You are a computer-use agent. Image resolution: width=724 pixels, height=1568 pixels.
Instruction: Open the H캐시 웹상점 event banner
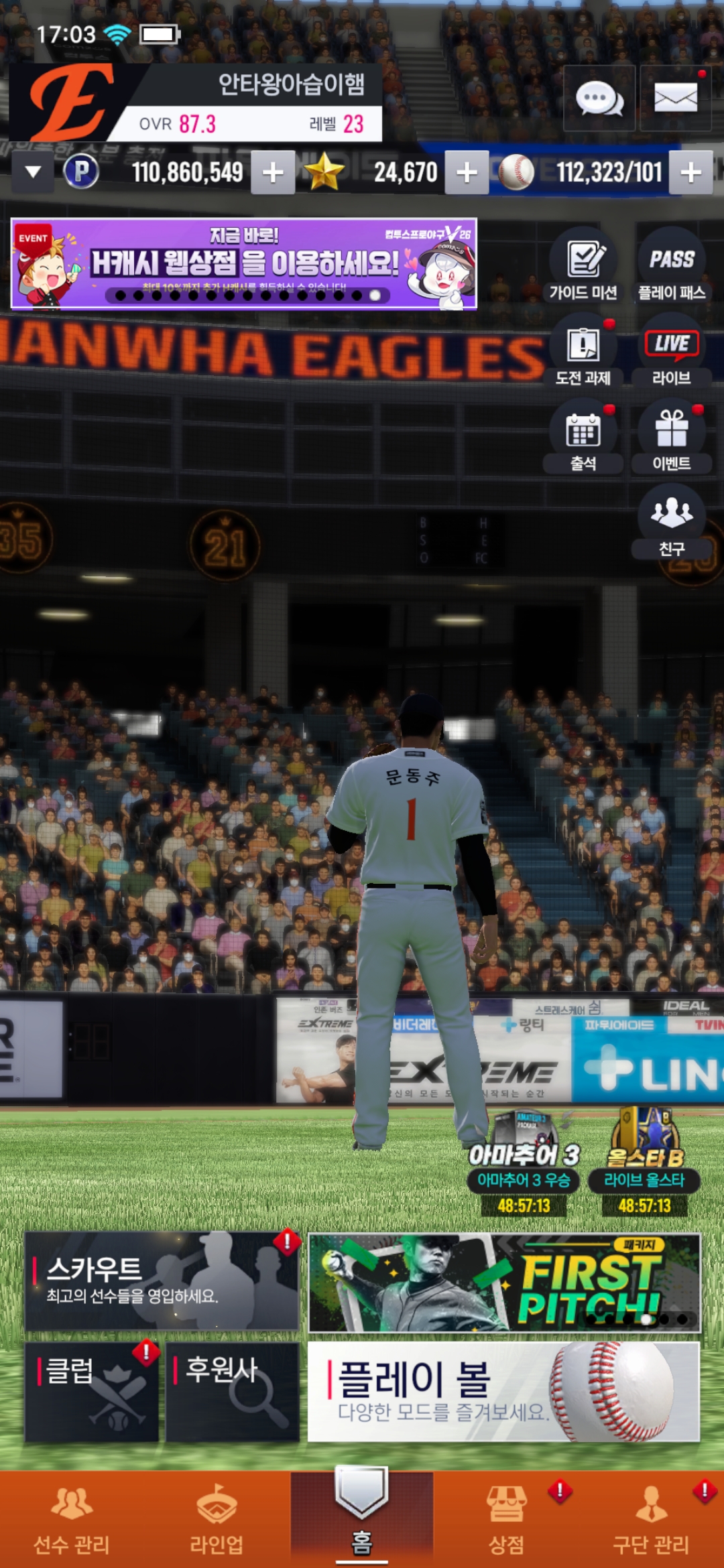pyautogui.click(x=243, y=263)
